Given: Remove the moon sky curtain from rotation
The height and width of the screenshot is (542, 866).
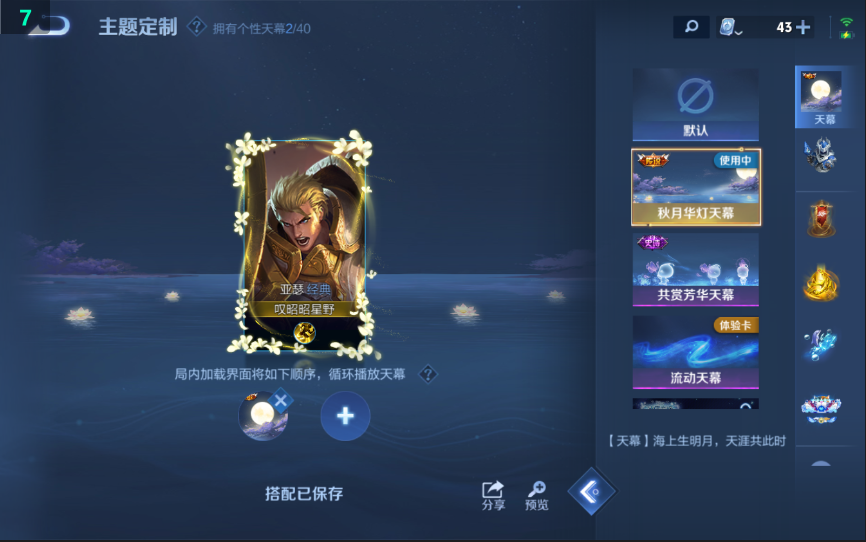Looking at the screenshot, I should [281, 401].
